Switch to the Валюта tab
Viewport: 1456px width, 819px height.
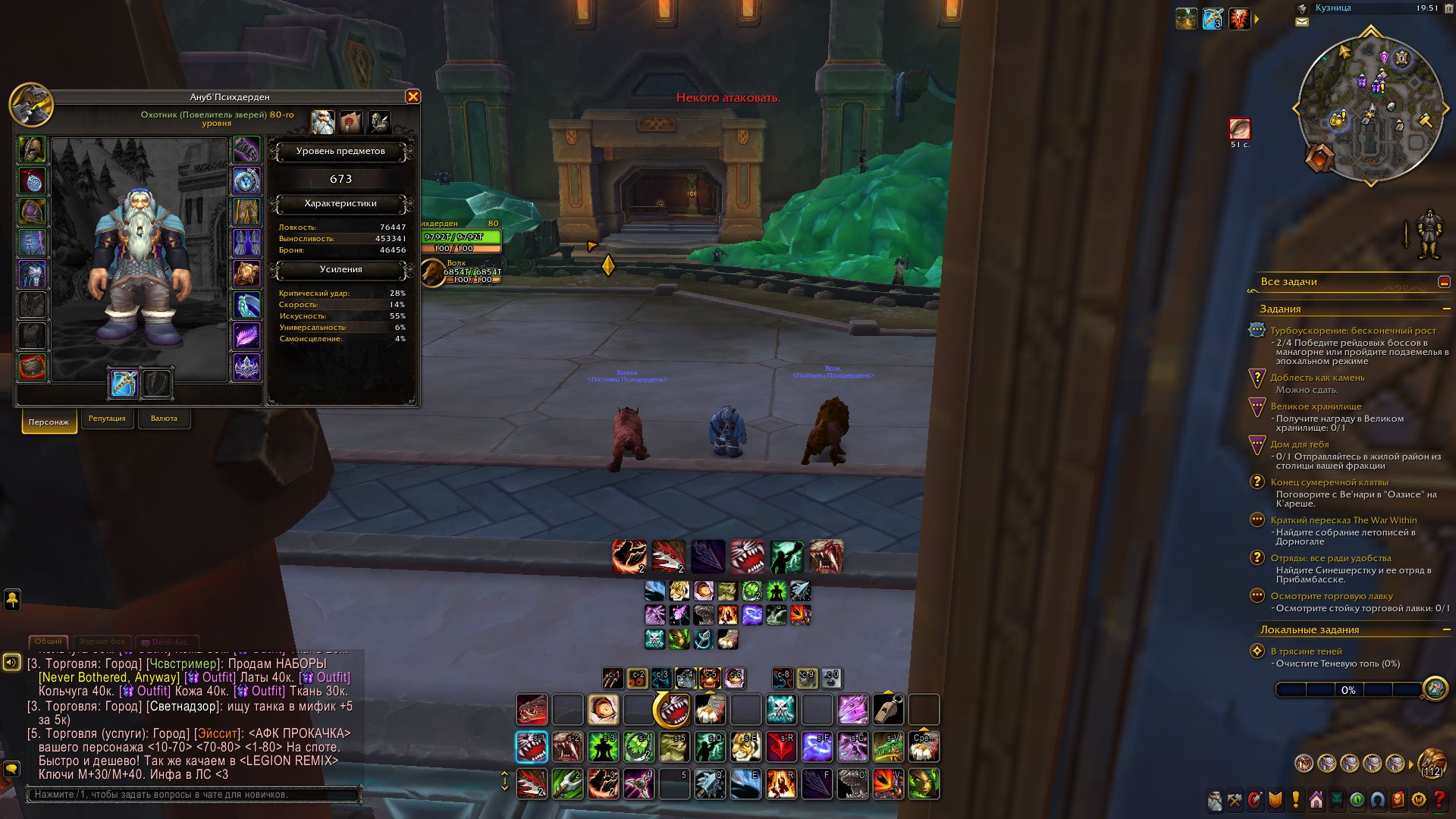point(165,419)
